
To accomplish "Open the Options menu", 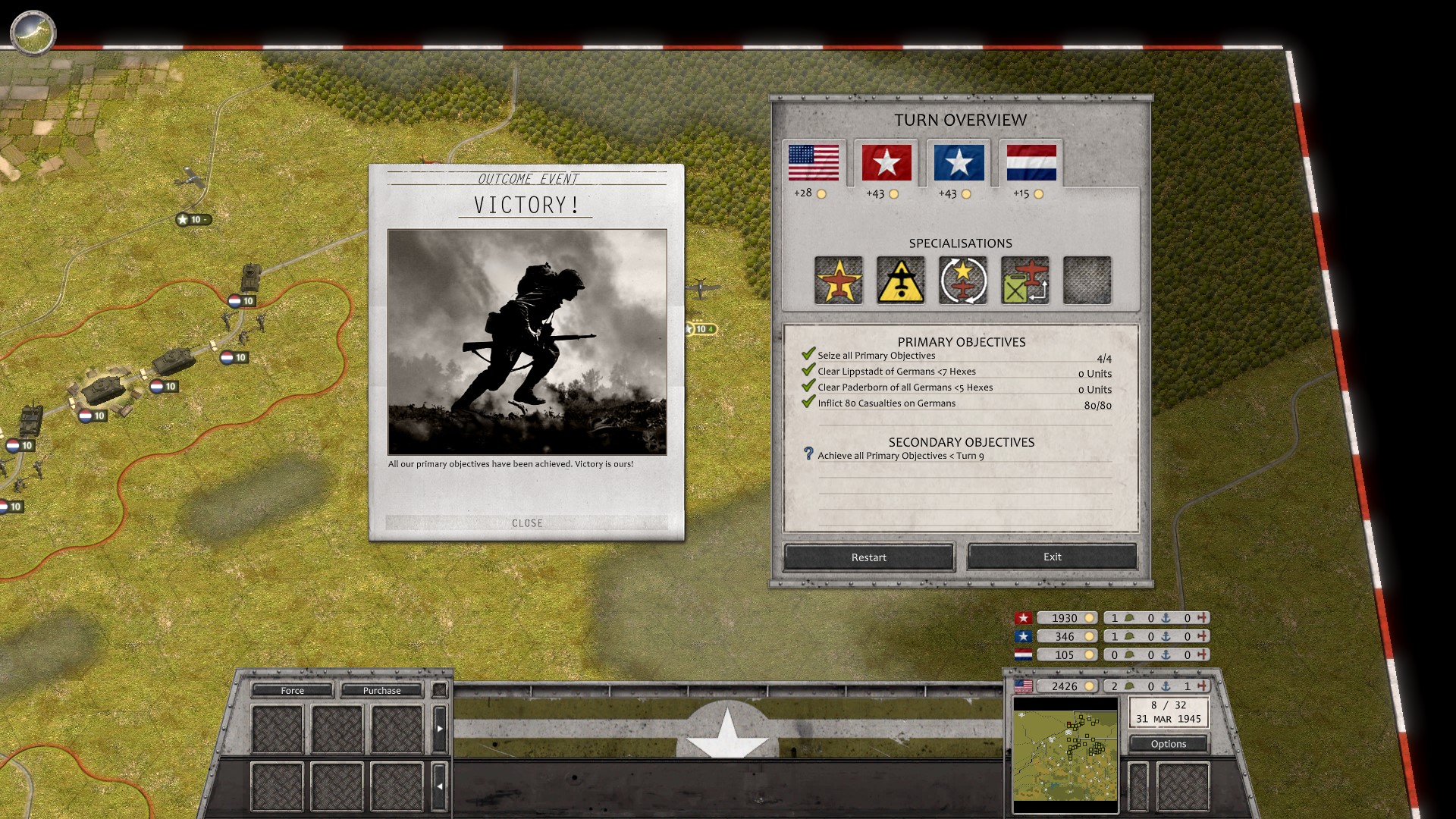I will point(1168,744).
